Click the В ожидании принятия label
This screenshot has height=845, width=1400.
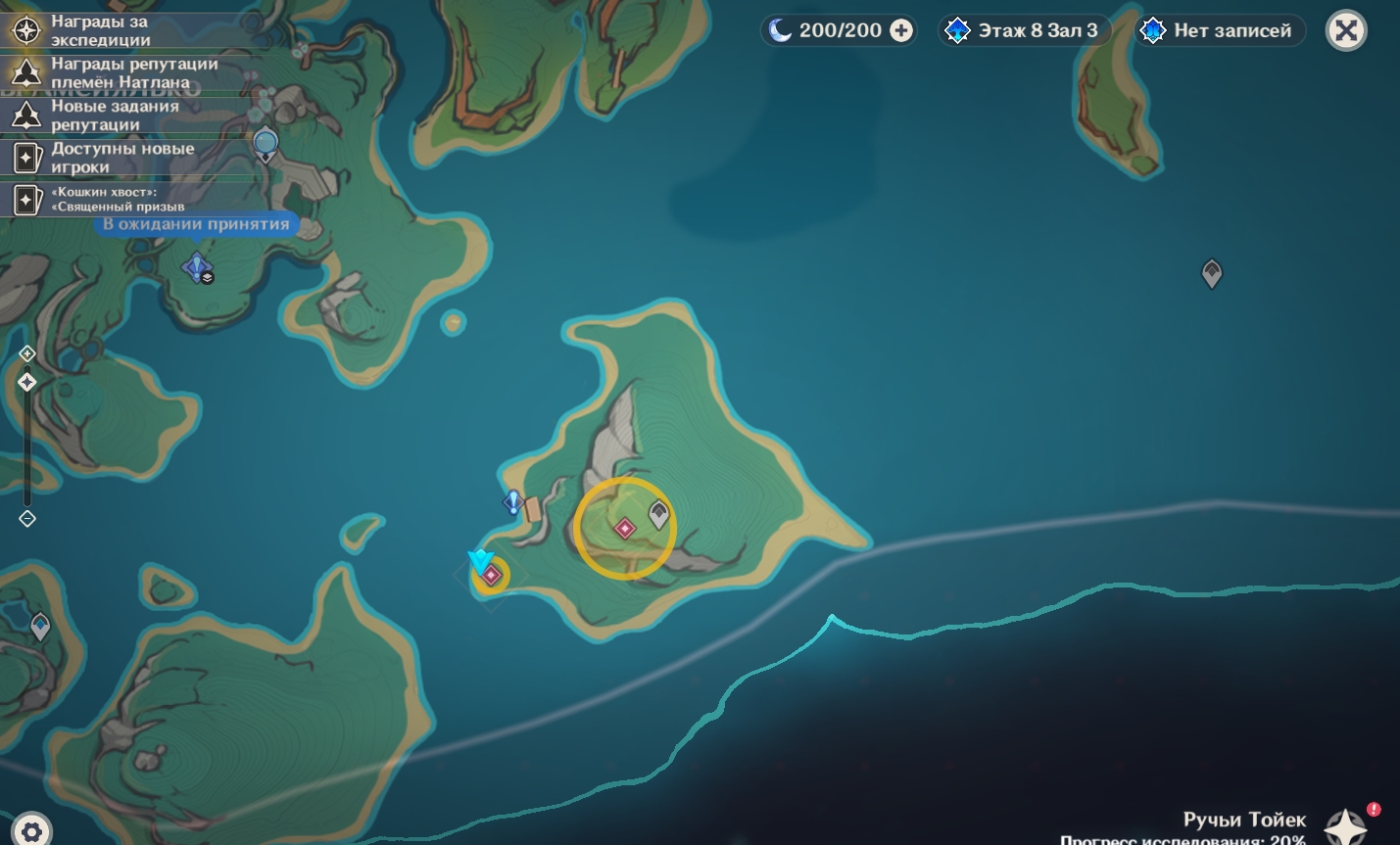point(196,224)
